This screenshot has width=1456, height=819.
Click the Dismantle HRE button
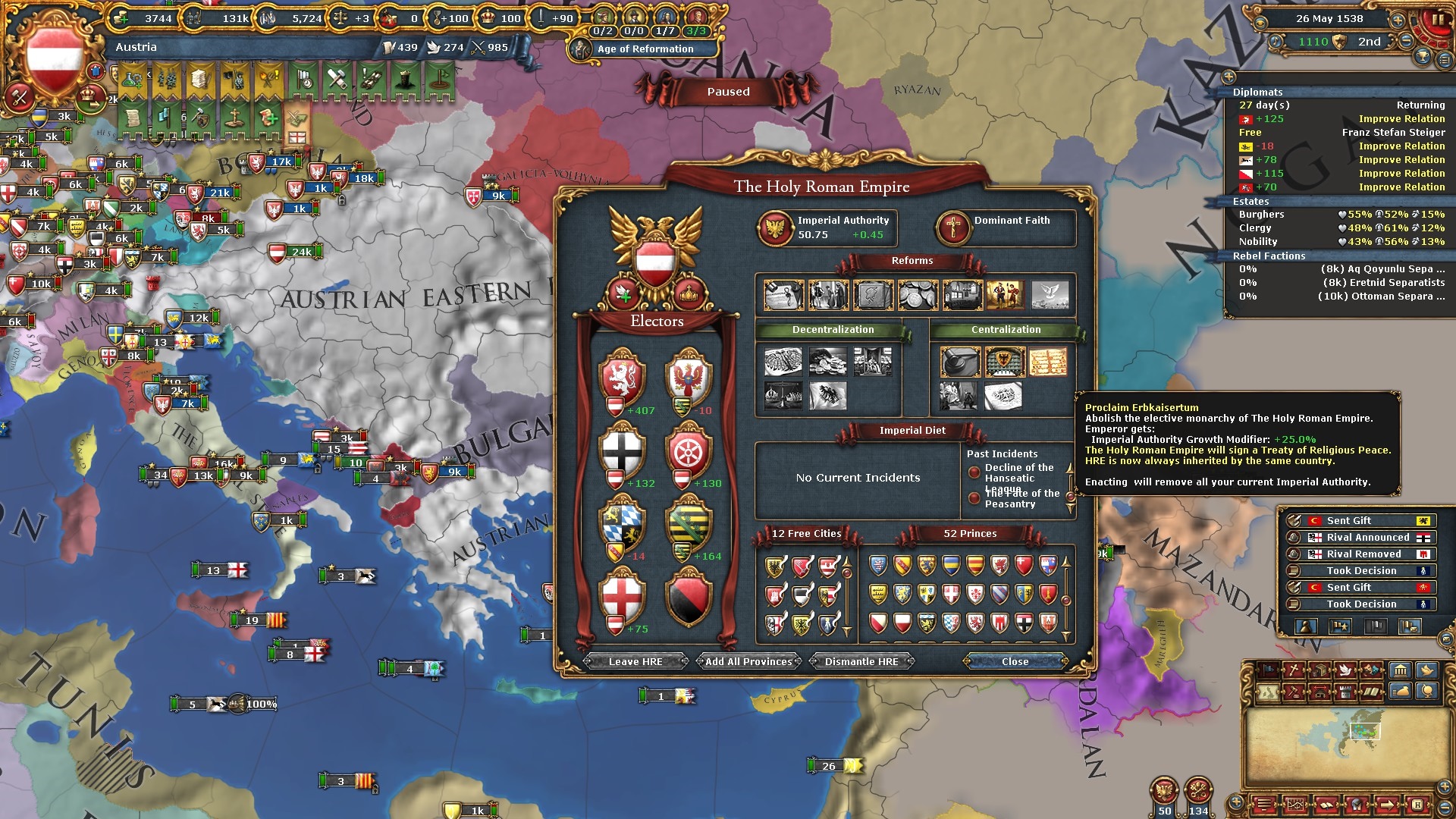861,661
